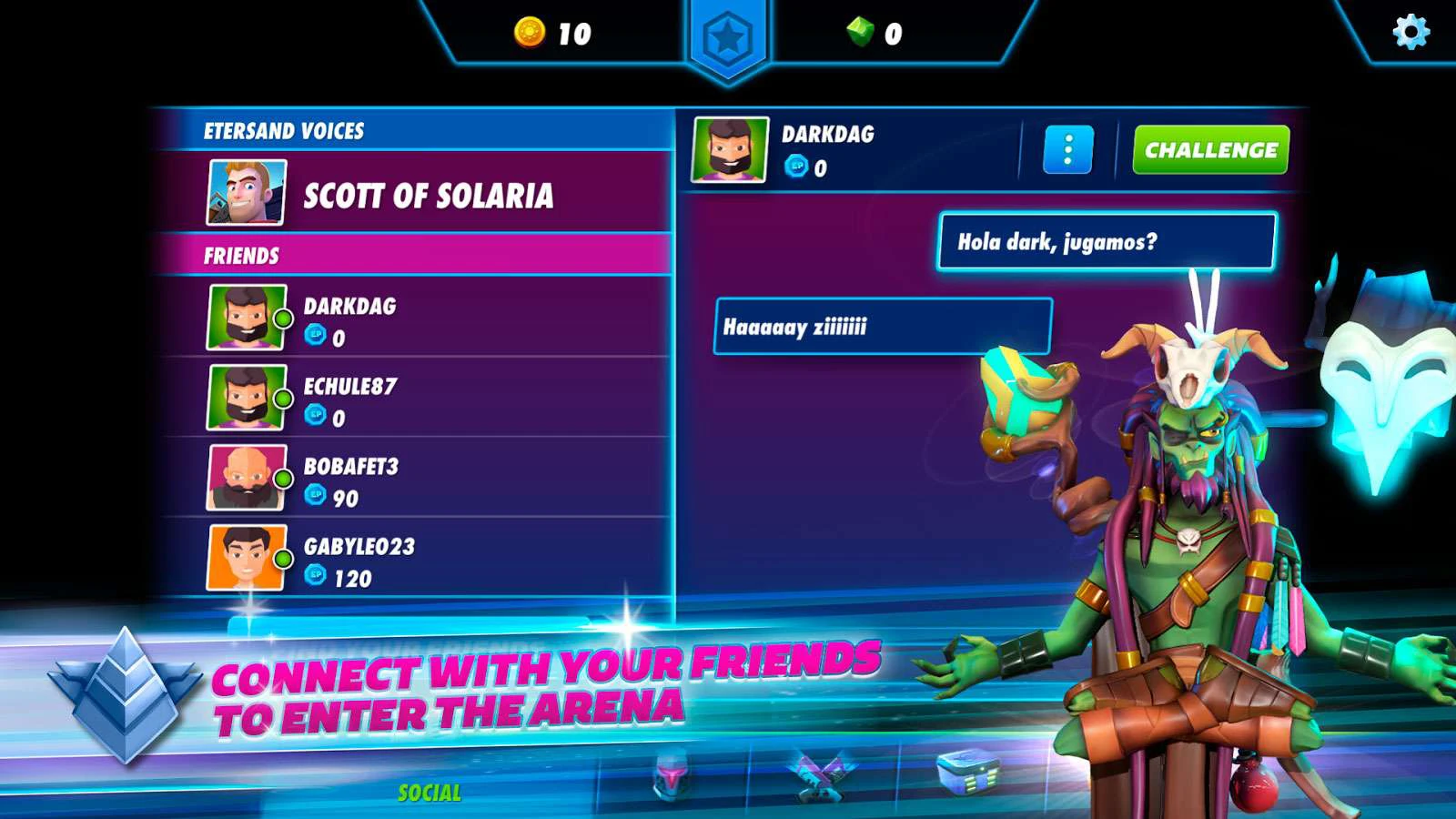Open the crossed swords battle tab
1456x819 pixels.
tap(822, 776)
